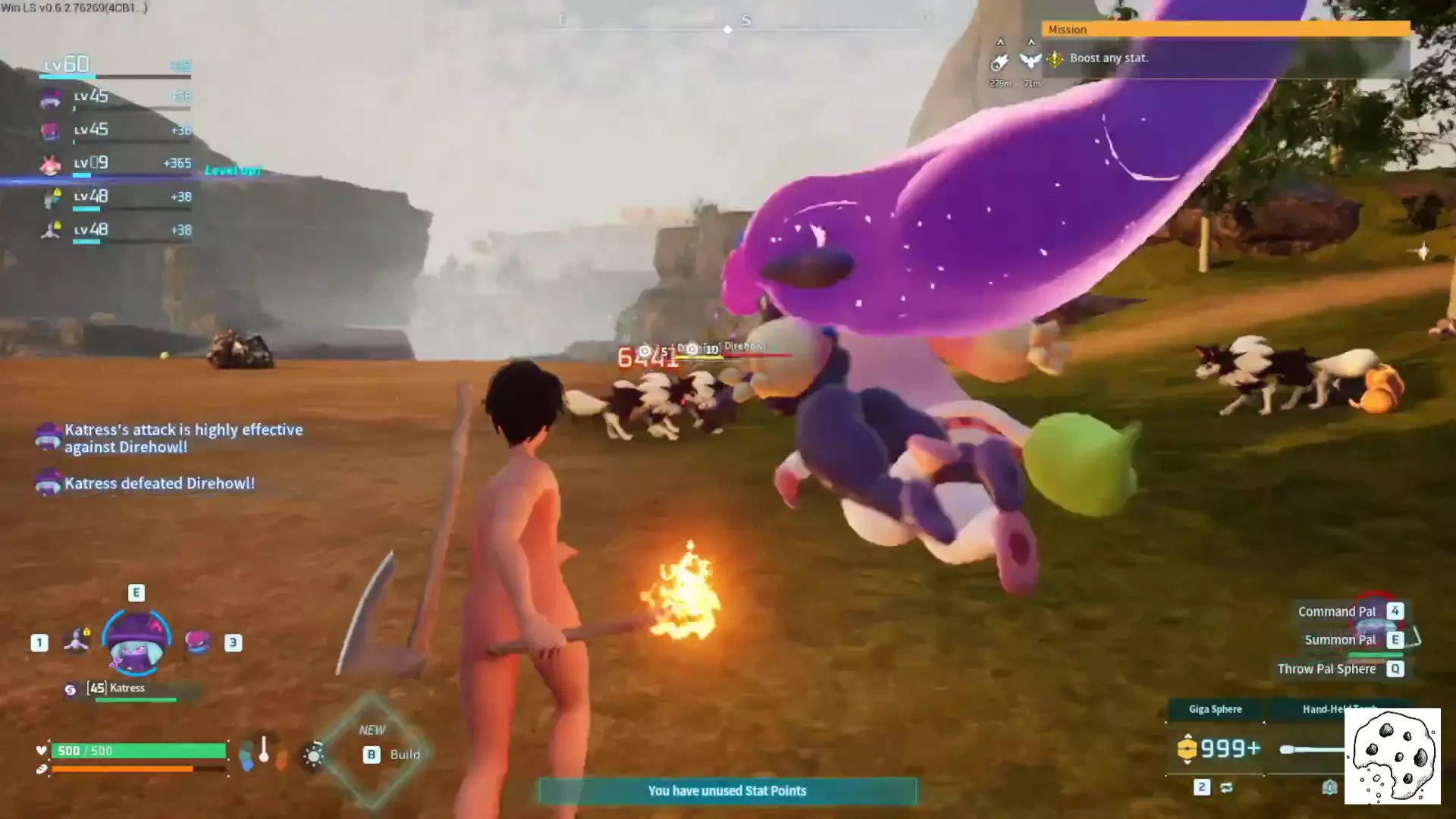The image size is (1456, 819).
Task: Click the unused Stat Points notification banner
Action: pos(726,791)
